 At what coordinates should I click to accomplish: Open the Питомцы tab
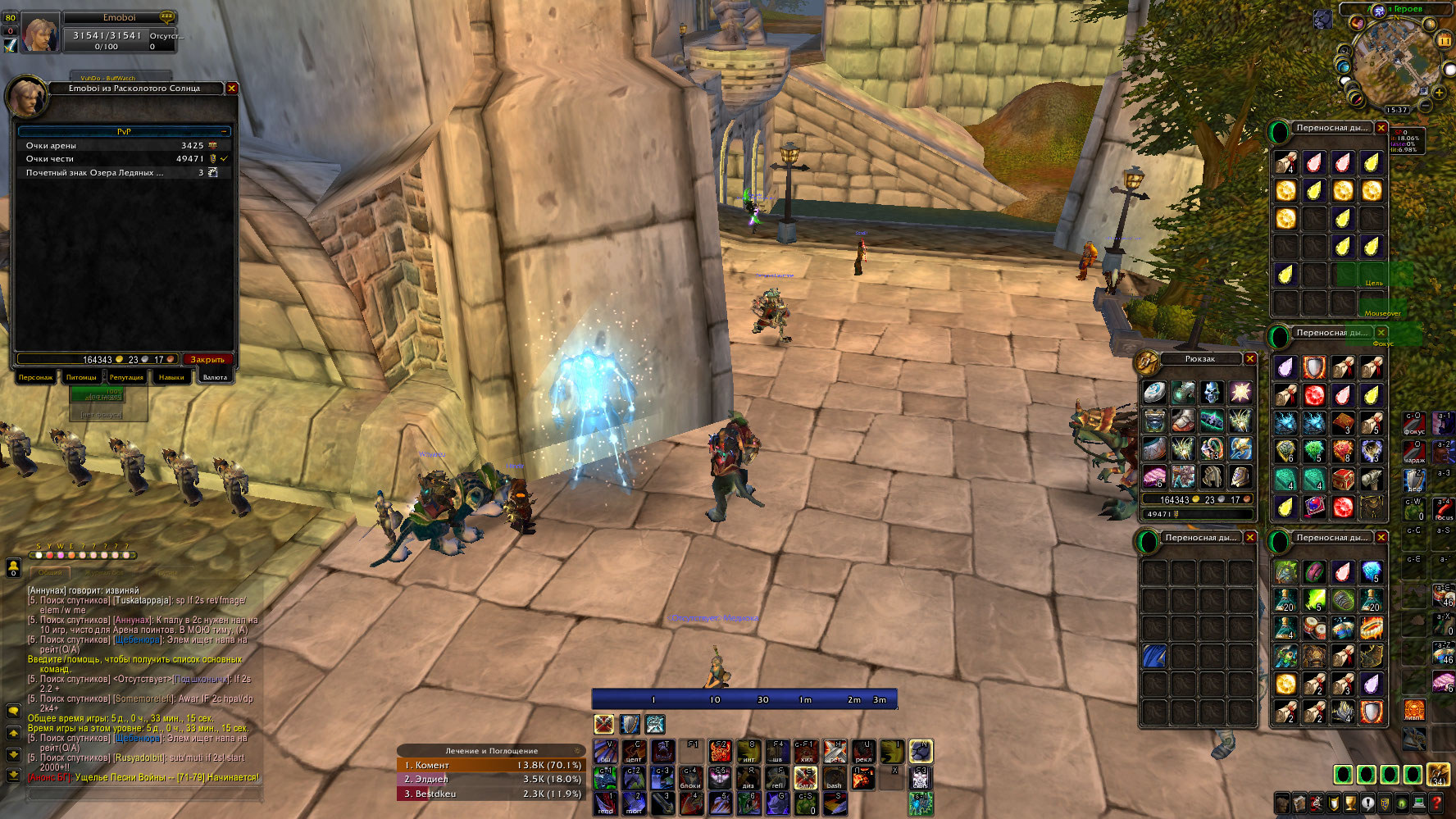(x=81, y=377)
